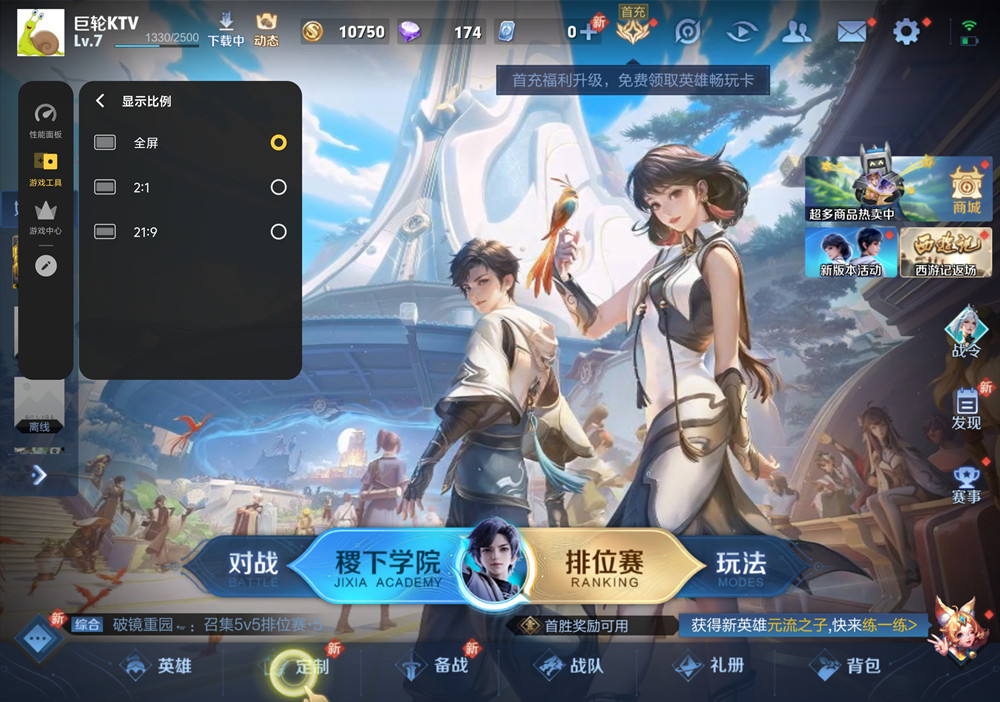Select the 2:1 display ratio option
Screen dimensions: 1000x702
(x=278, y=187)
